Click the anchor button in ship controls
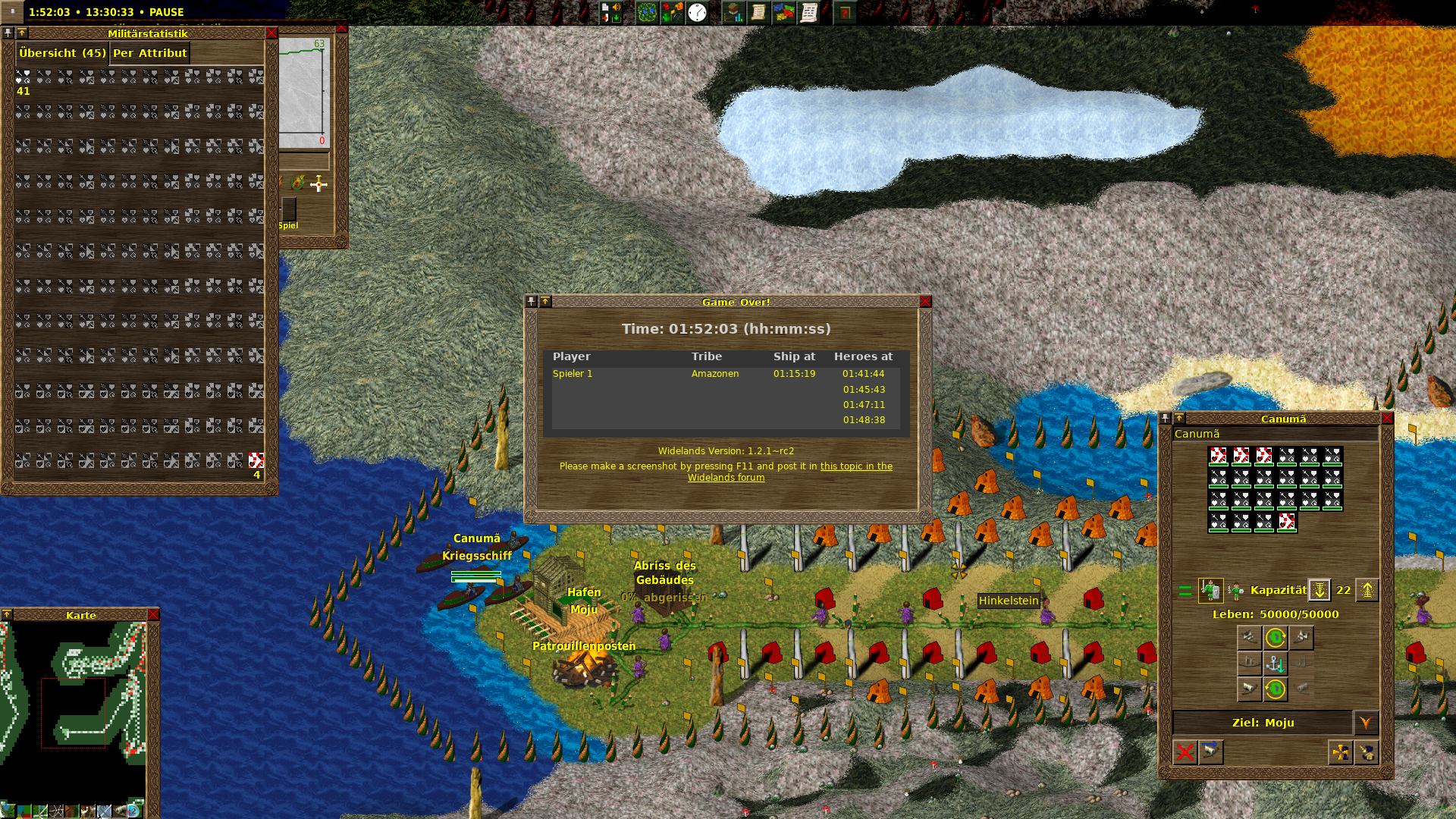This screenshot has width=1456, height=819. (x=1276, y=664)
